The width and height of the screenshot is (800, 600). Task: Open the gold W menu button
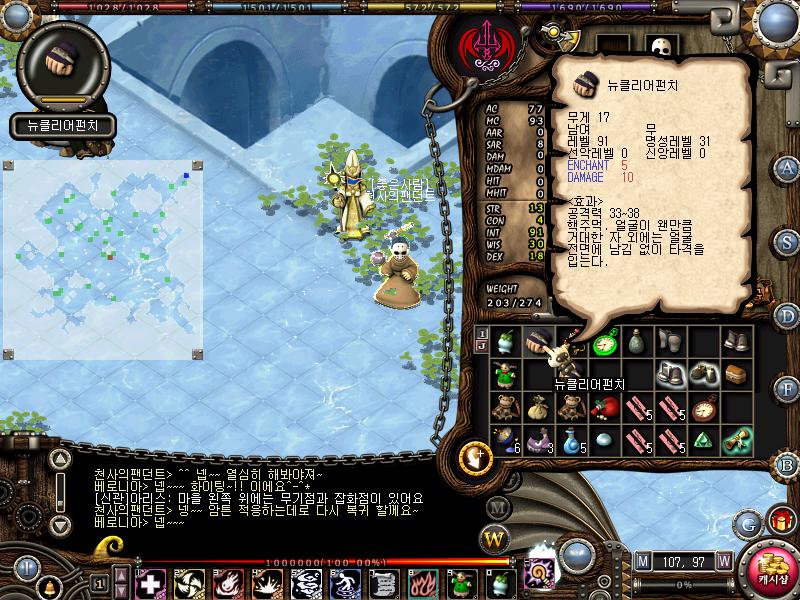click(494, 540)
